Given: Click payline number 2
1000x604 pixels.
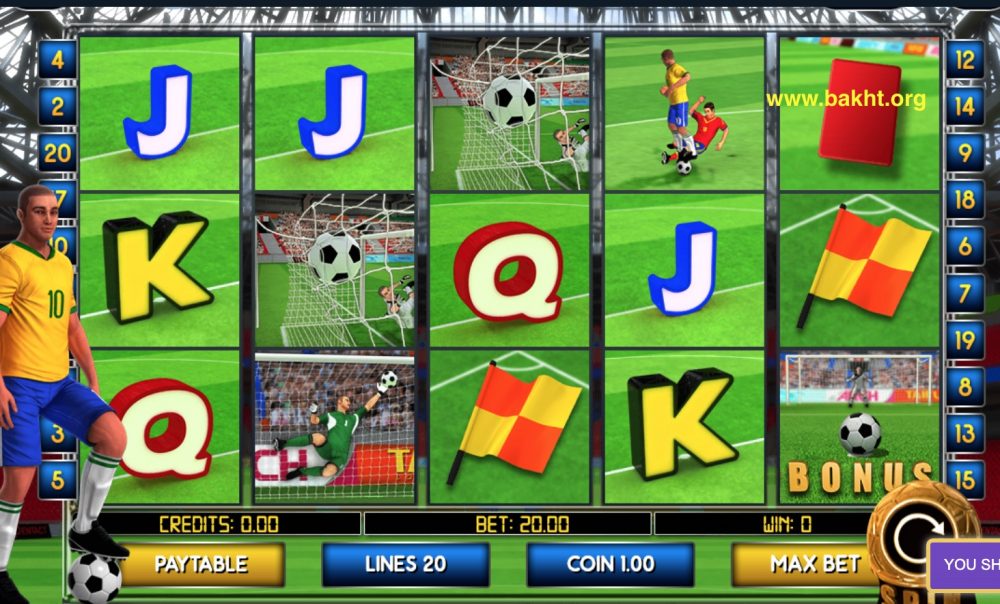Looking at the screenshot, I should tap(58, 106).
